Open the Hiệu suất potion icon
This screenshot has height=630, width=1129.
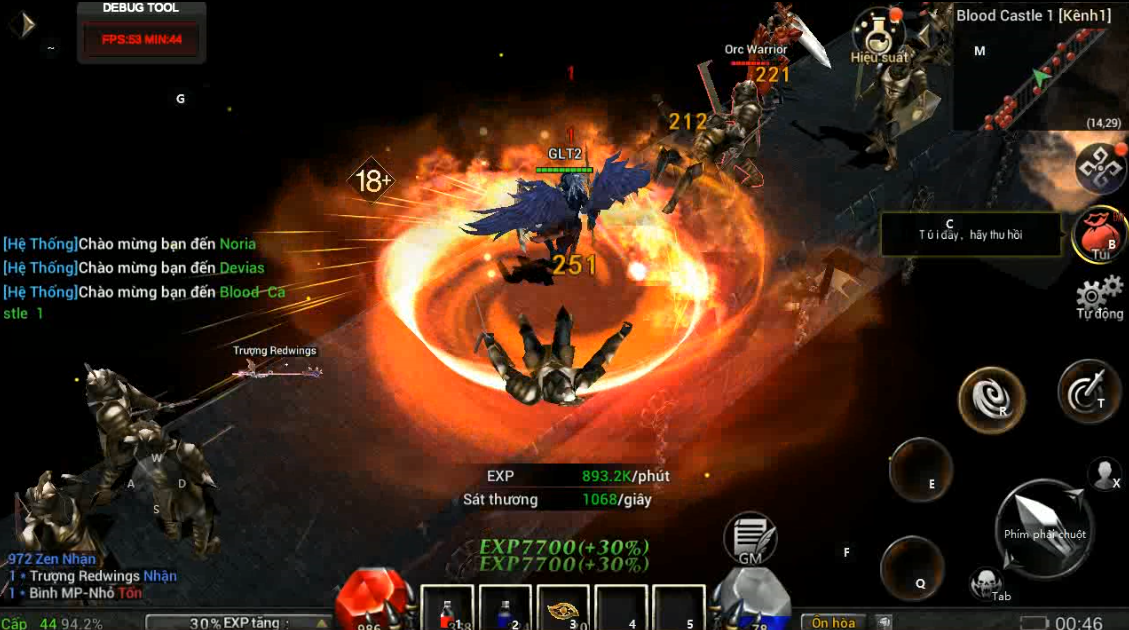tap(879, 34)
